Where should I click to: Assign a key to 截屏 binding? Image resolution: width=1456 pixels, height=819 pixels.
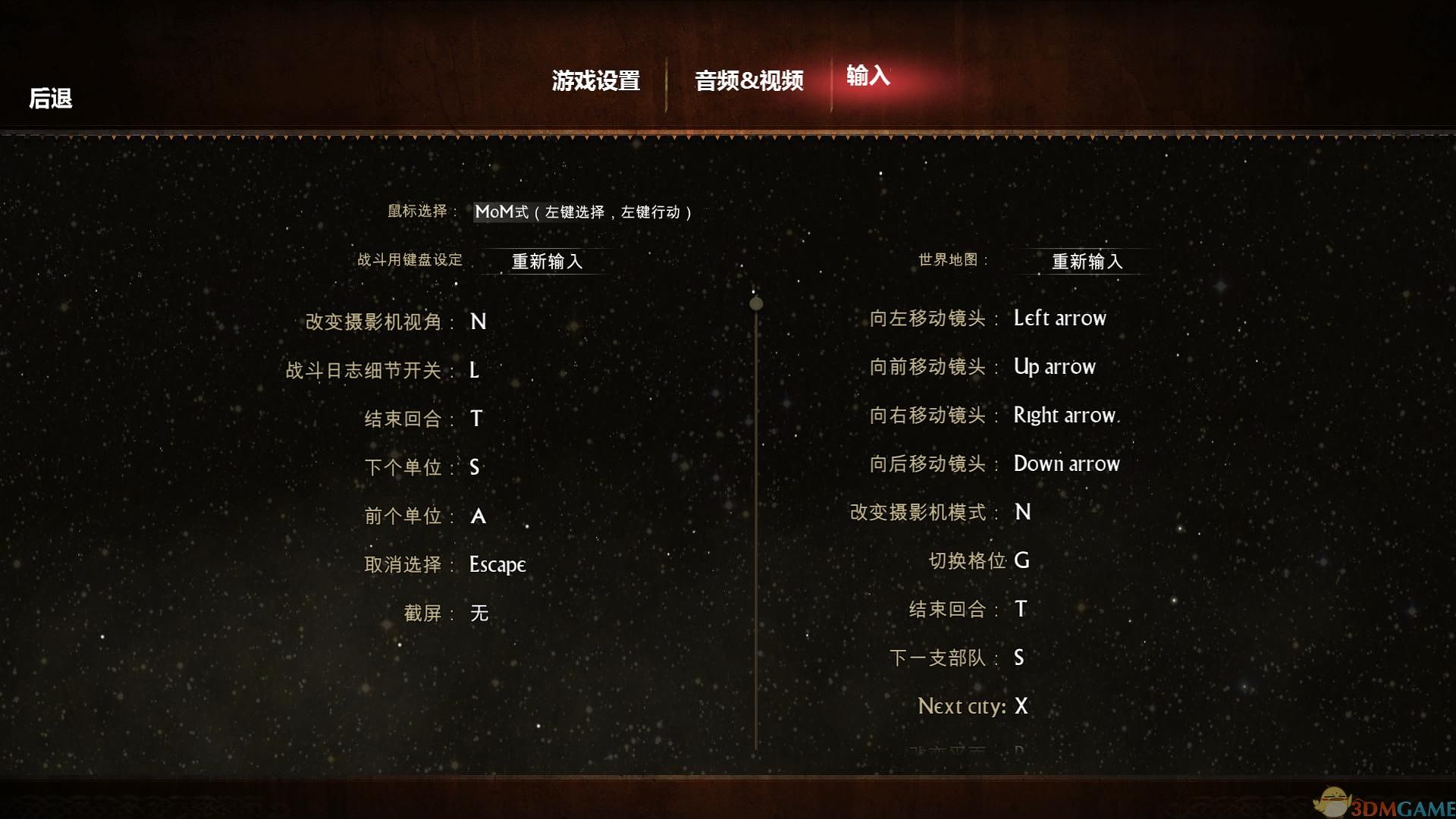pyautogui.click(x=480, y=613)
